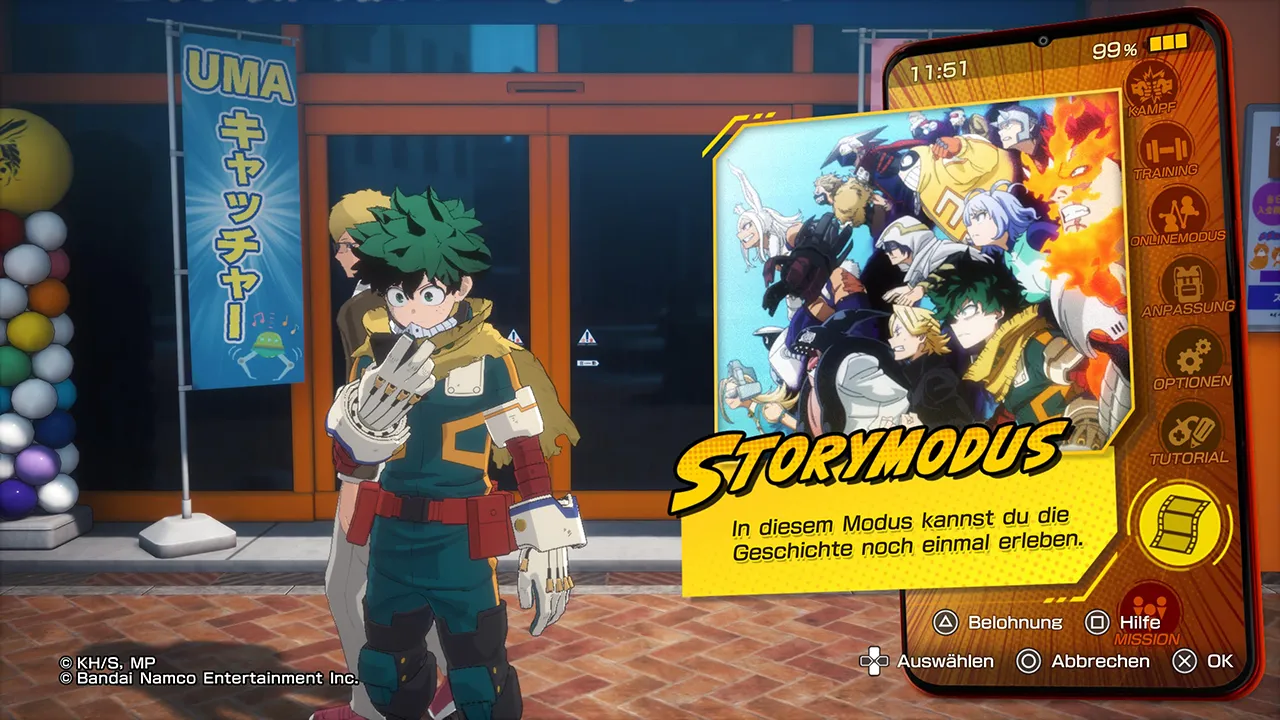
Task: Start the Tutorial menu entry
Action: pos(1189,432)
